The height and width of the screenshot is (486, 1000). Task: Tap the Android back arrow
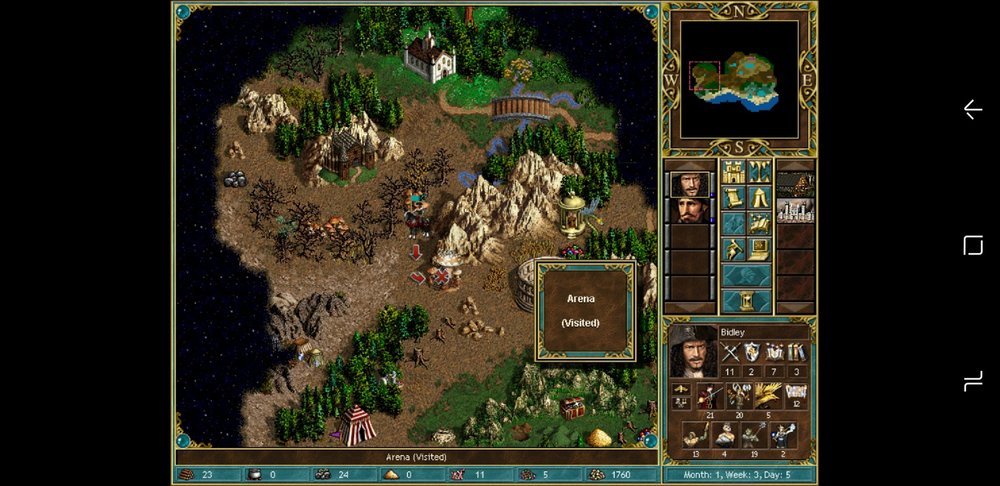point(972,110)
